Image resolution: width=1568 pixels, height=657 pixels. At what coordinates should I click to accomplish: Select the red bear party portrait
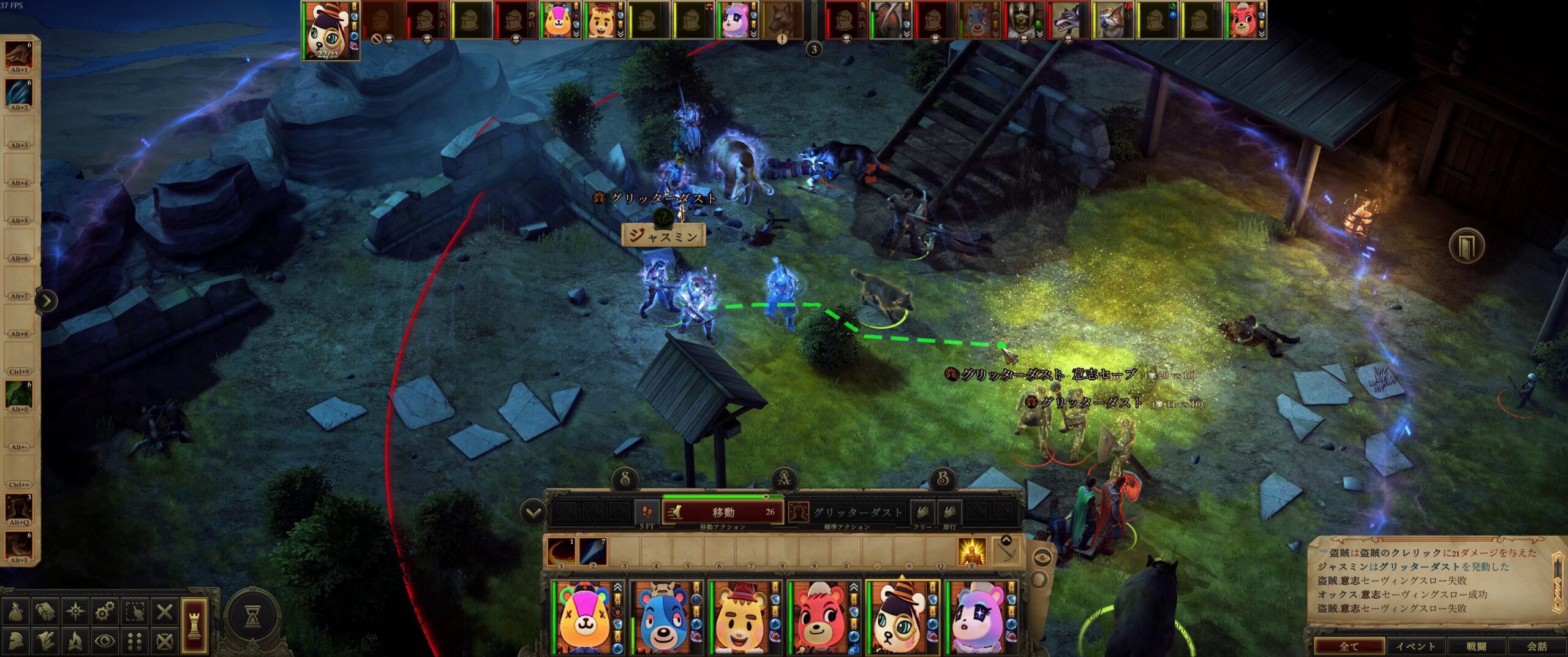coord(818,618)
